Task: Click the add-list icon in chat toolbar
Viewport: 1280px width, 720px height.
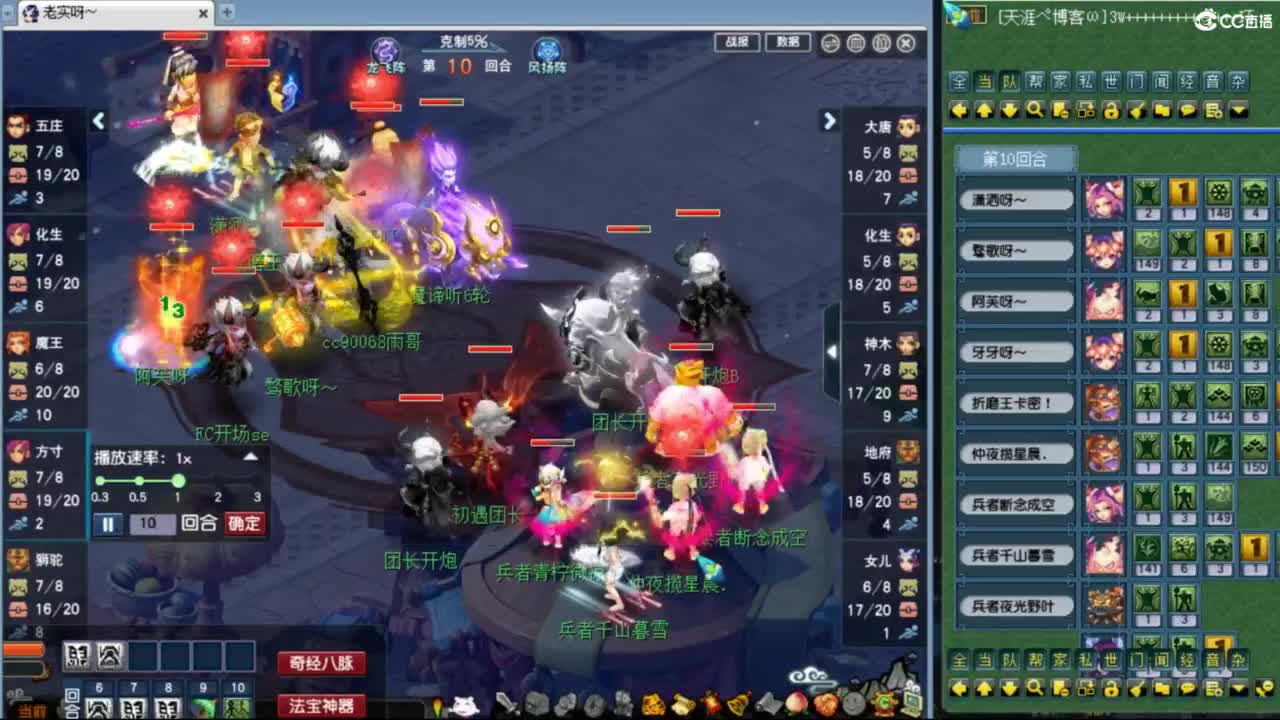Action: click(x=1212, y=110)
